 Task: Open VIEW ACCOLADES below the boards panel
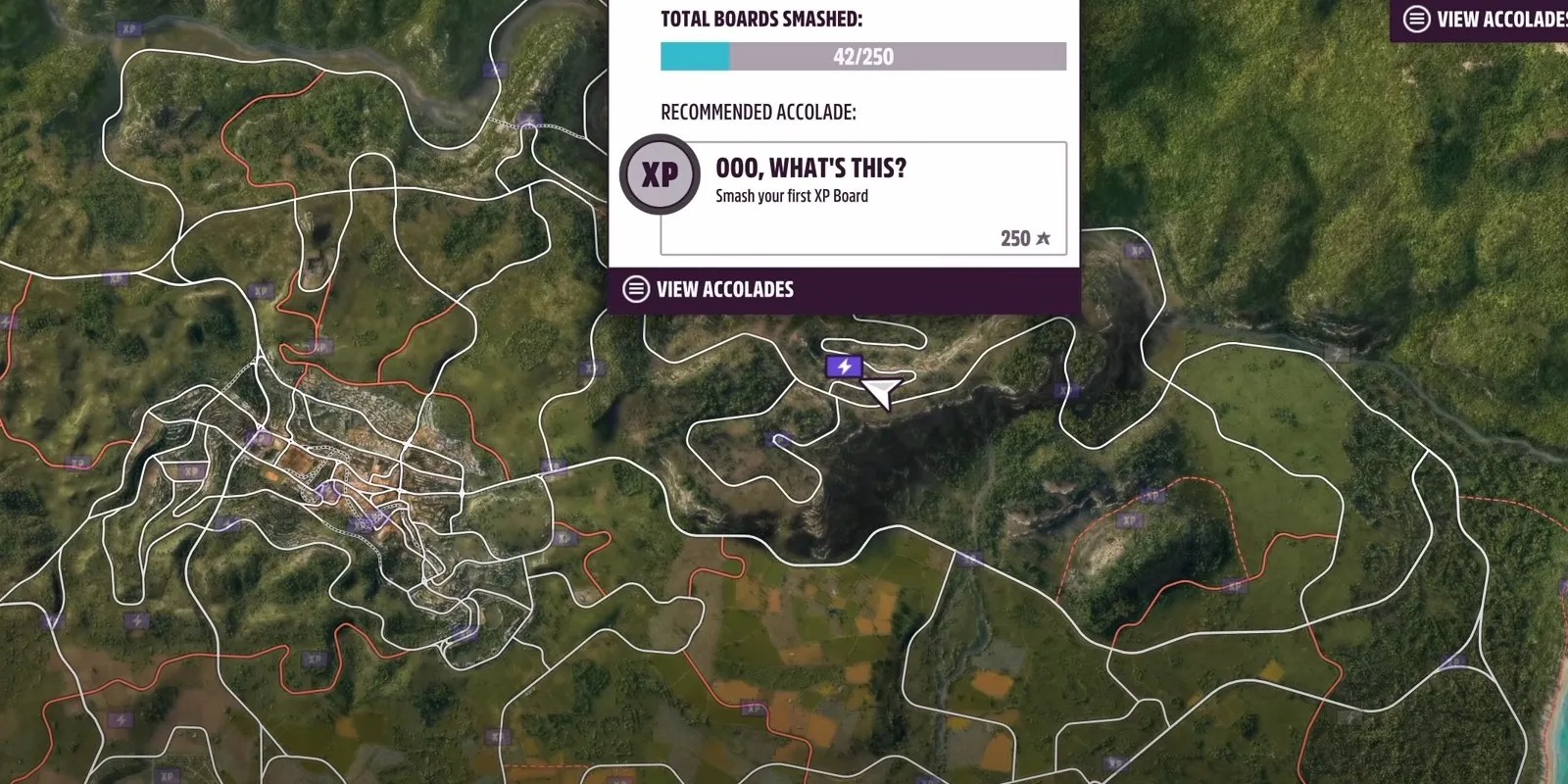tap(725, 288)
